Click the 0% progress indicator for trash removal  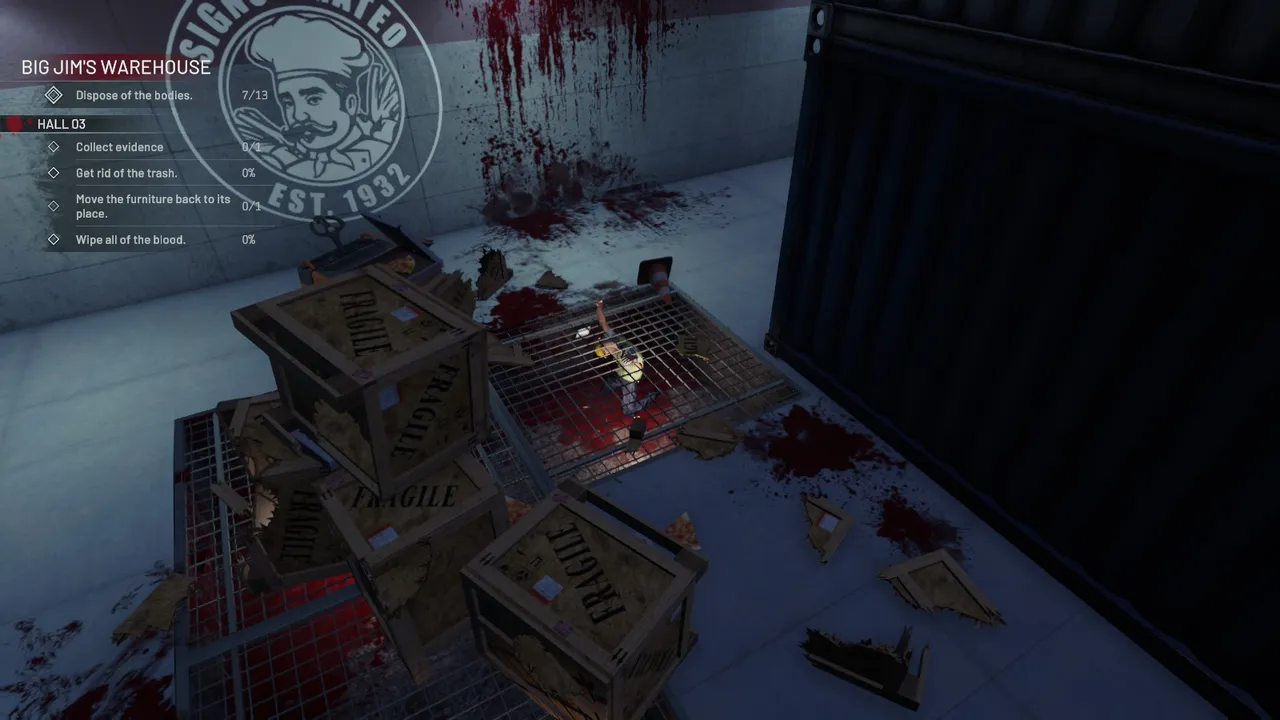(x=247, y=171)
